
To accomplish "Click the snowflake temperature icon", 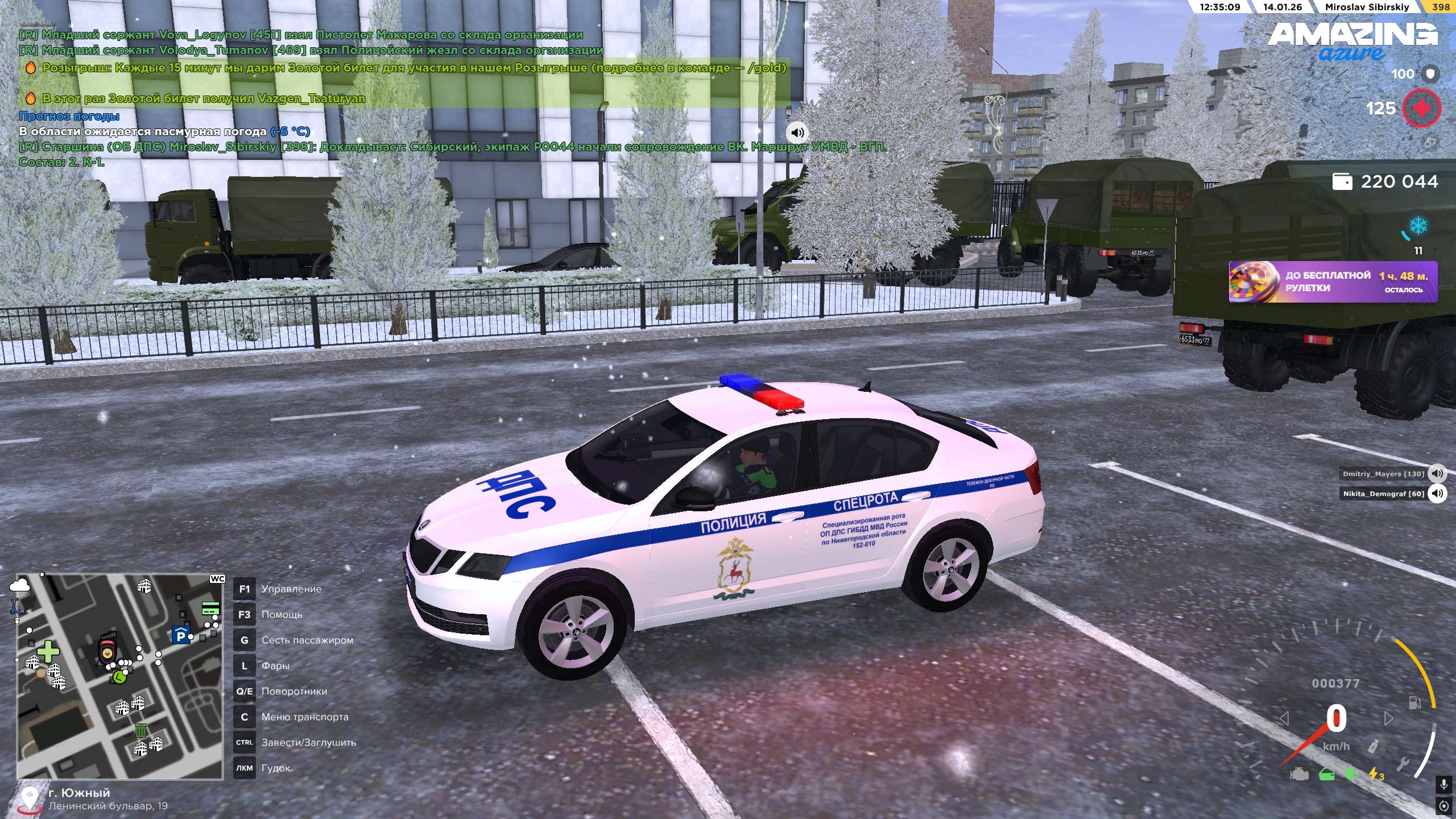I will click(1418, 225).
